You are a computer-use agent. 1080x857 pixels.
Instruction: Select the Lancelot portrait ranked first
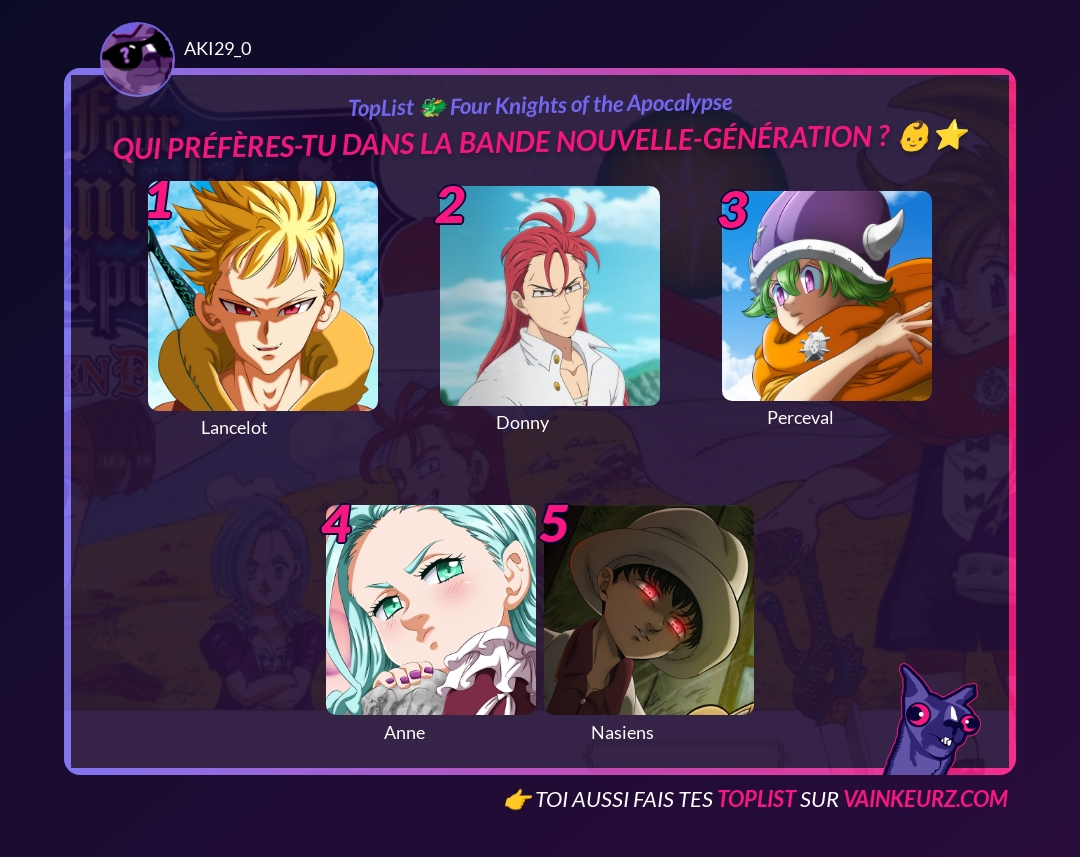pyautogui.click(x=263, y=296)
